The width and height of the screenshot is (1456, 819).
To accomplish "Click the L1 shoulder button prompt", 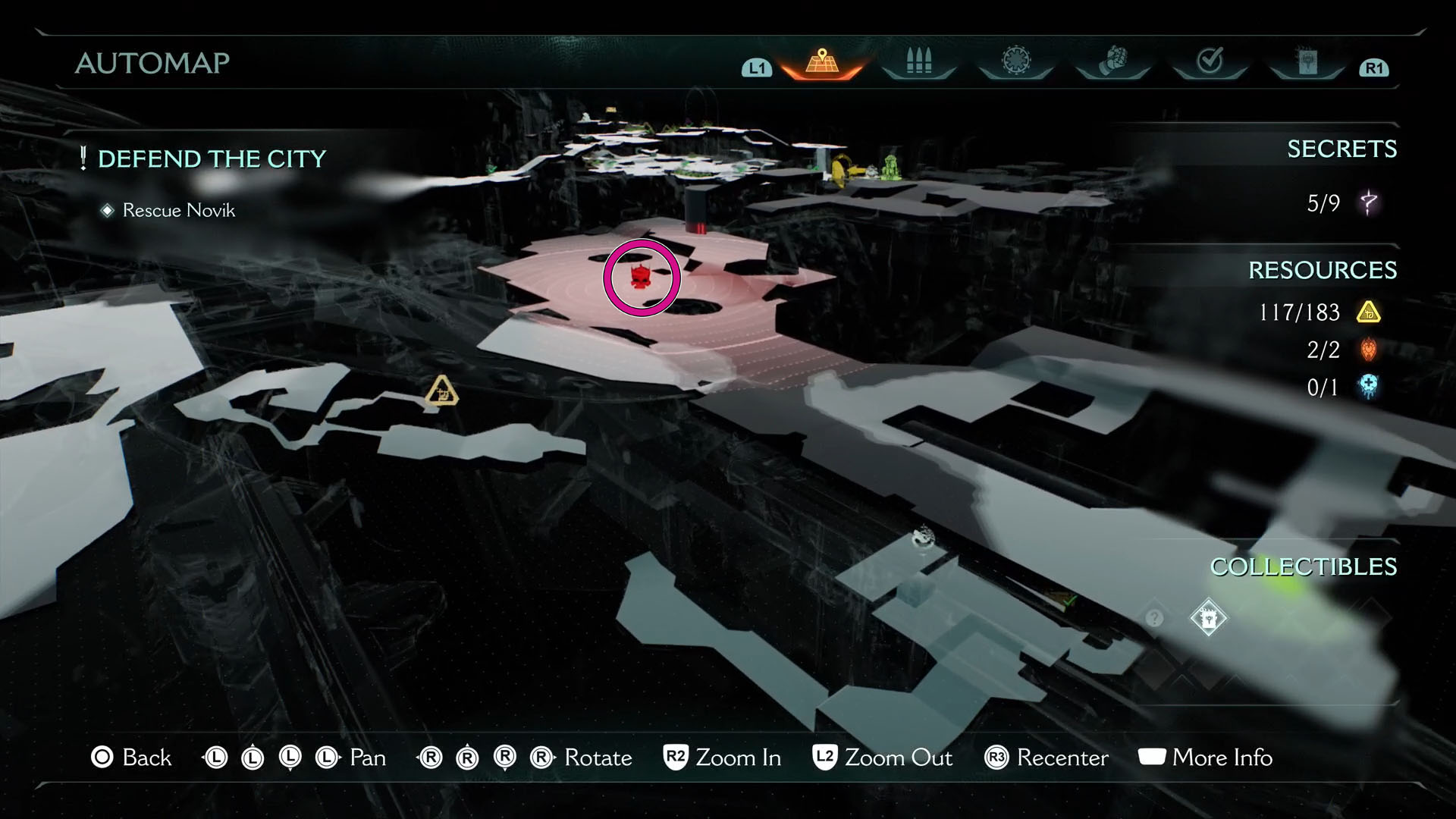I will click(x=755, y=67).
